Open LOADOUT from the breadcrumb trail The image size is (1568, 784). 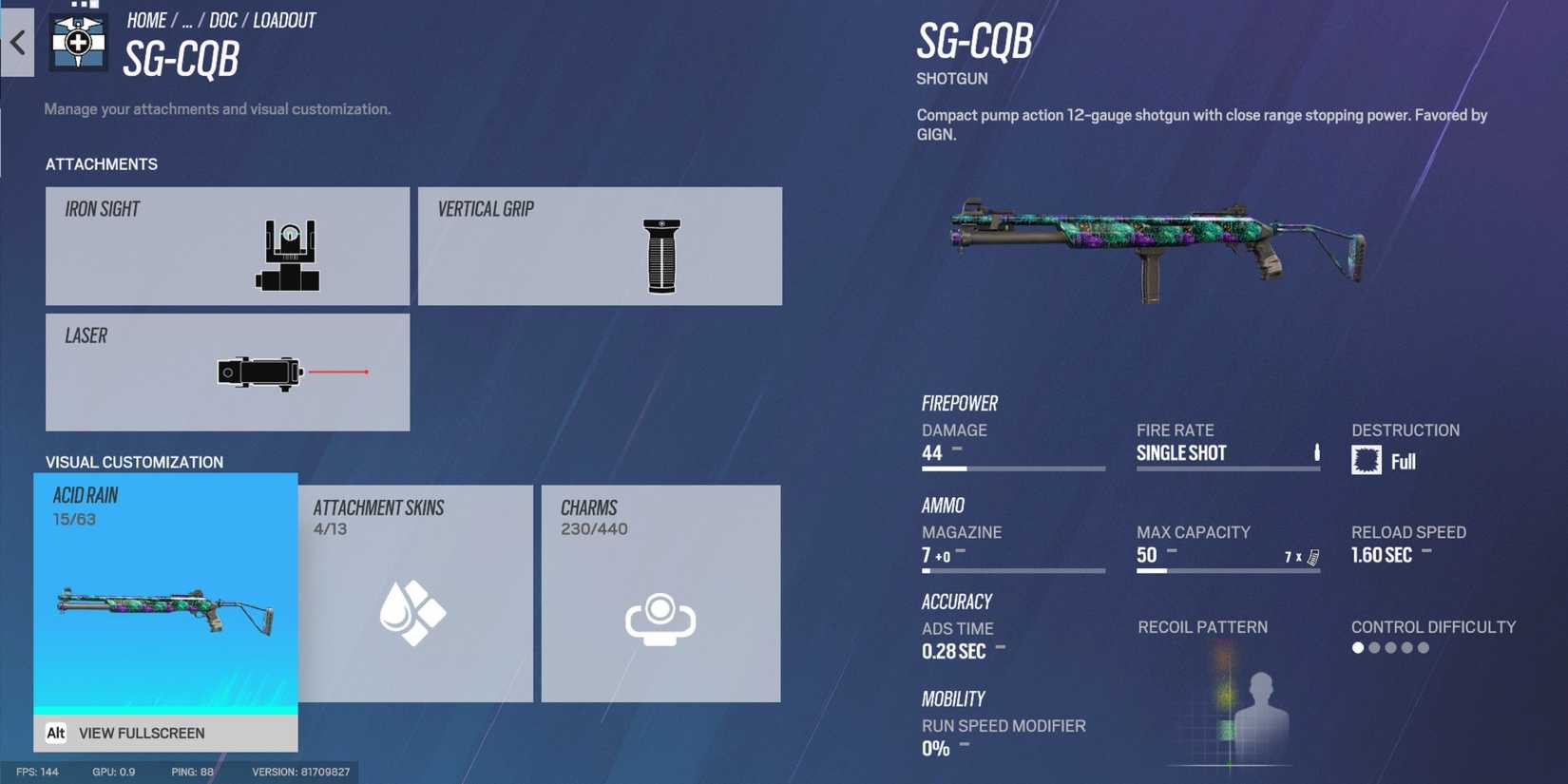[x=286, y=20]
